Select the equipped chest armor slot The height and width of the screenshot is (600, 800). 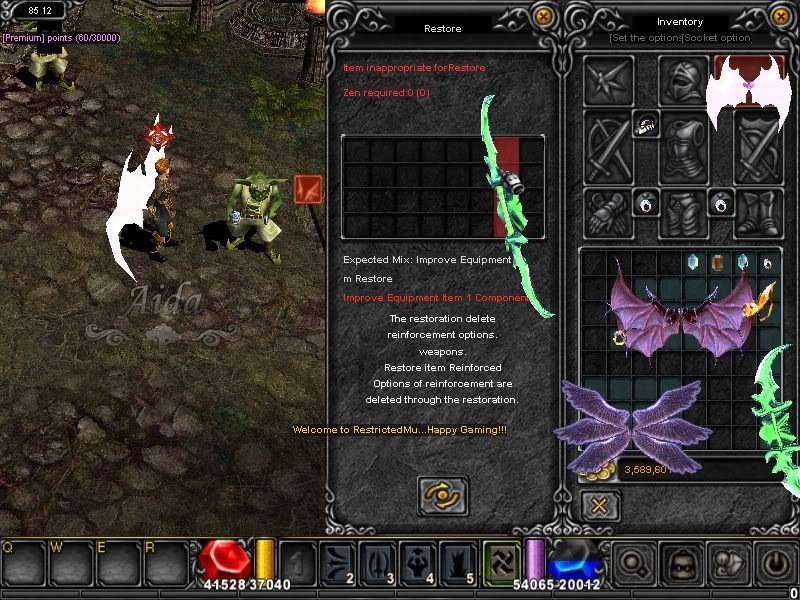tap(685, 143)
